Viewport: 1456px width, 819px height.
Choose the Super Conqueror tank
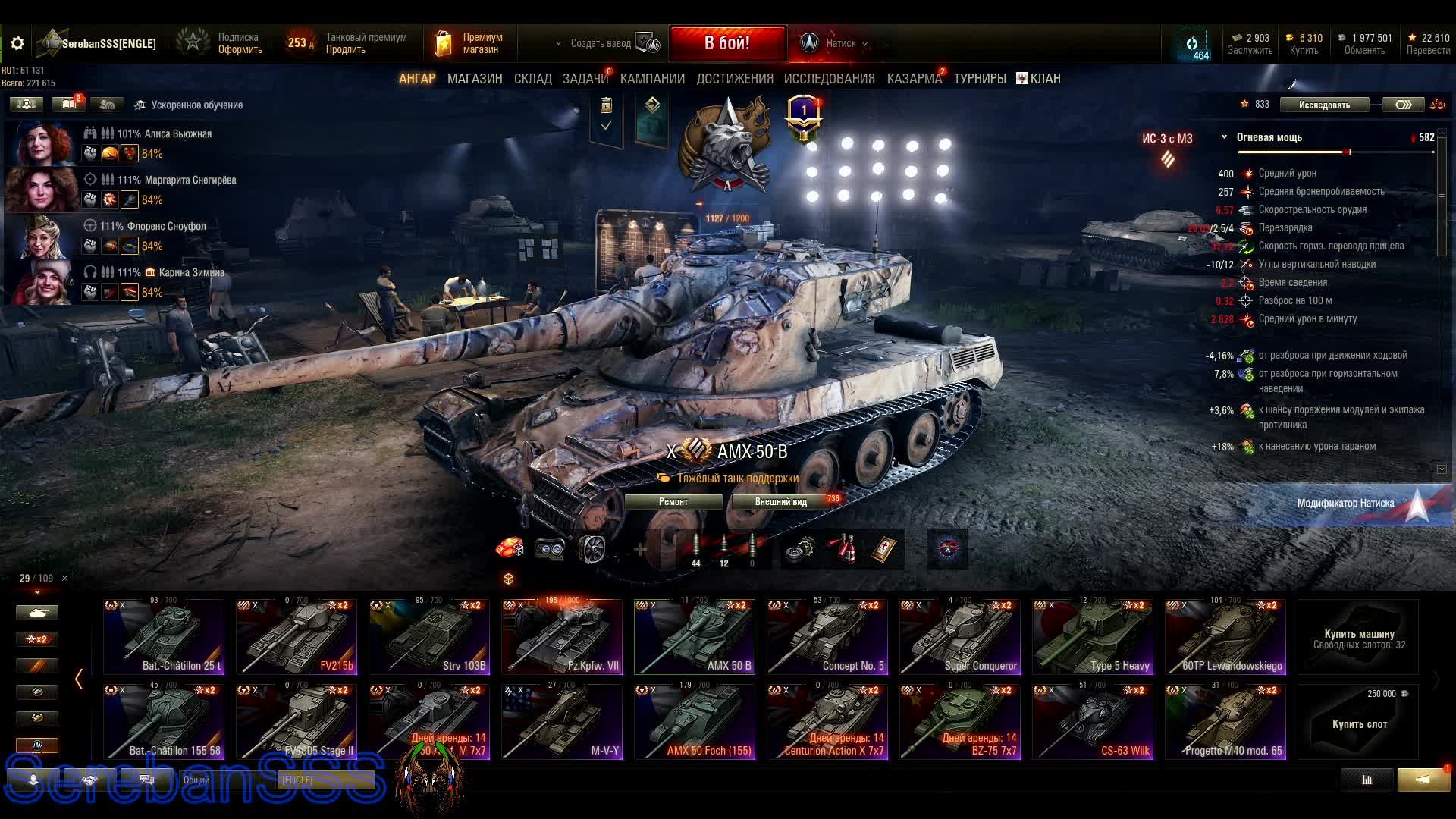pyautogui.click(x=960, y=637)
